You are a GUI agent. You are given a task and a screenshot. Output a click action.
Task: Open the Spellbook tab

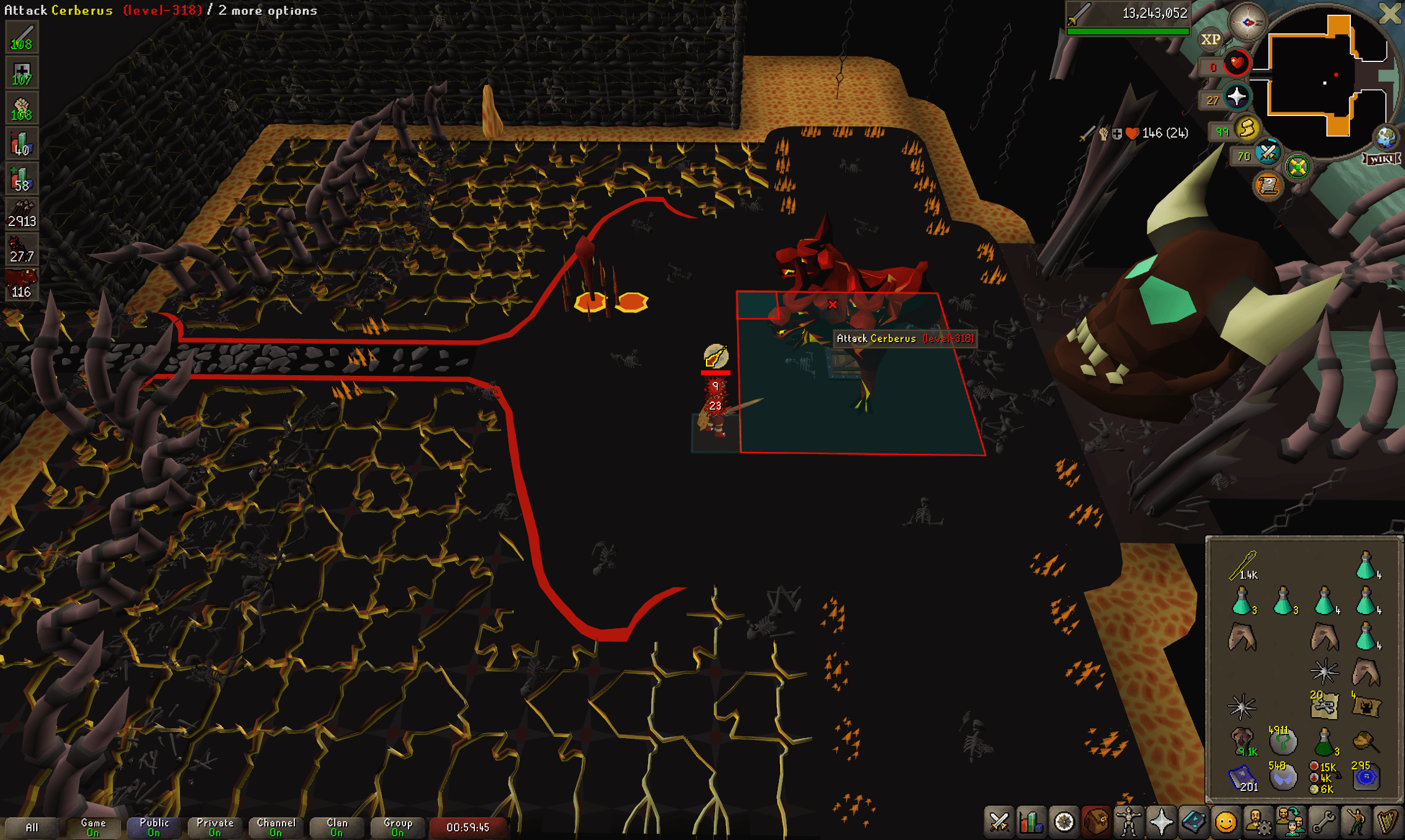click(x=1193, y=822)
